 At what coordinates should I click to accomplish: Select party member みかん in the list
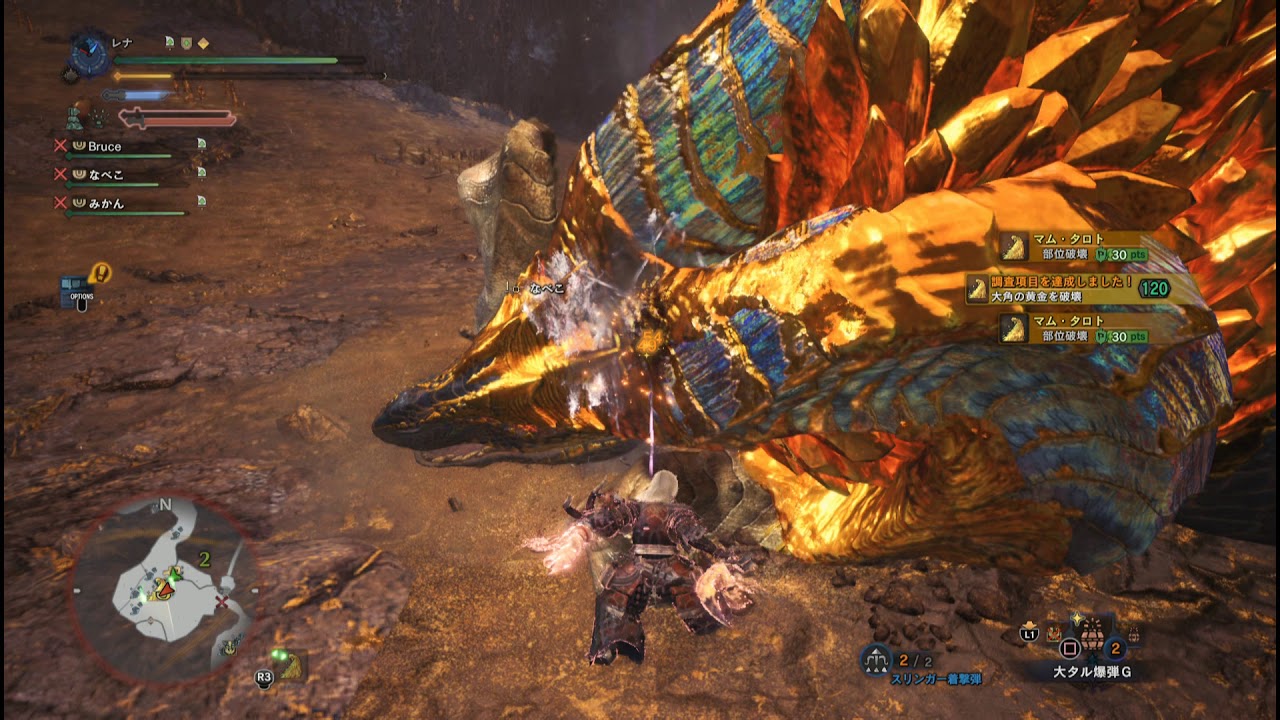coord(104,203)
